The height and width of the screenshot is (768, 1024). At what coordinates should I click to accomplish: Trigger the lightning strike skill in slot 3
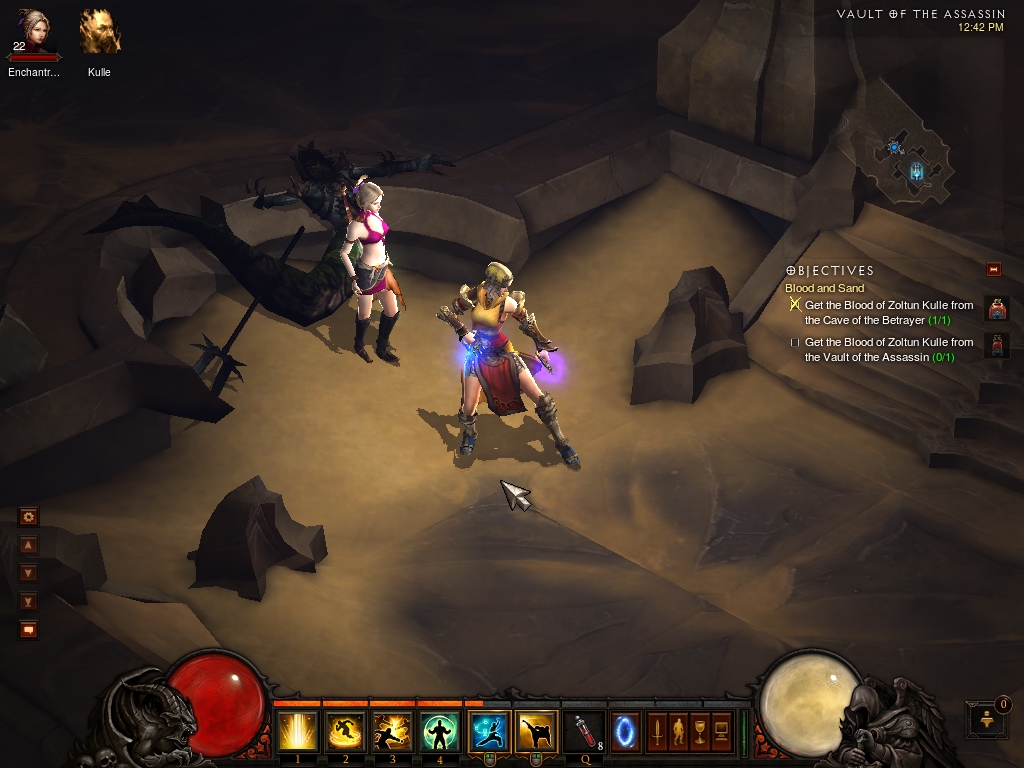click(x=392, y=732)
